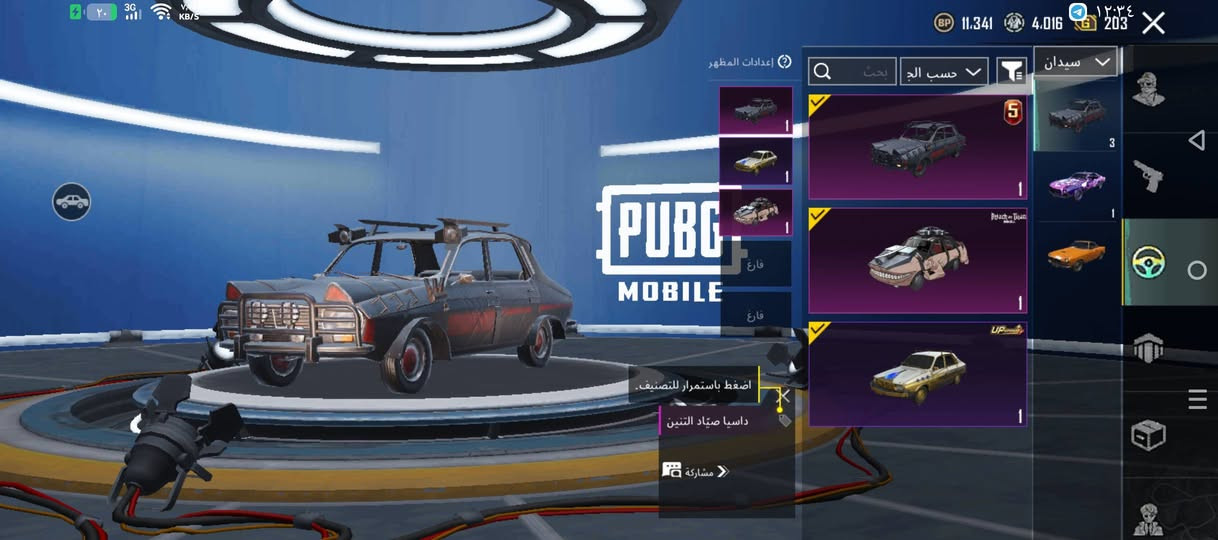Type in the بحث search field
Screen dimensions: 1218x540
click(852, 72)
